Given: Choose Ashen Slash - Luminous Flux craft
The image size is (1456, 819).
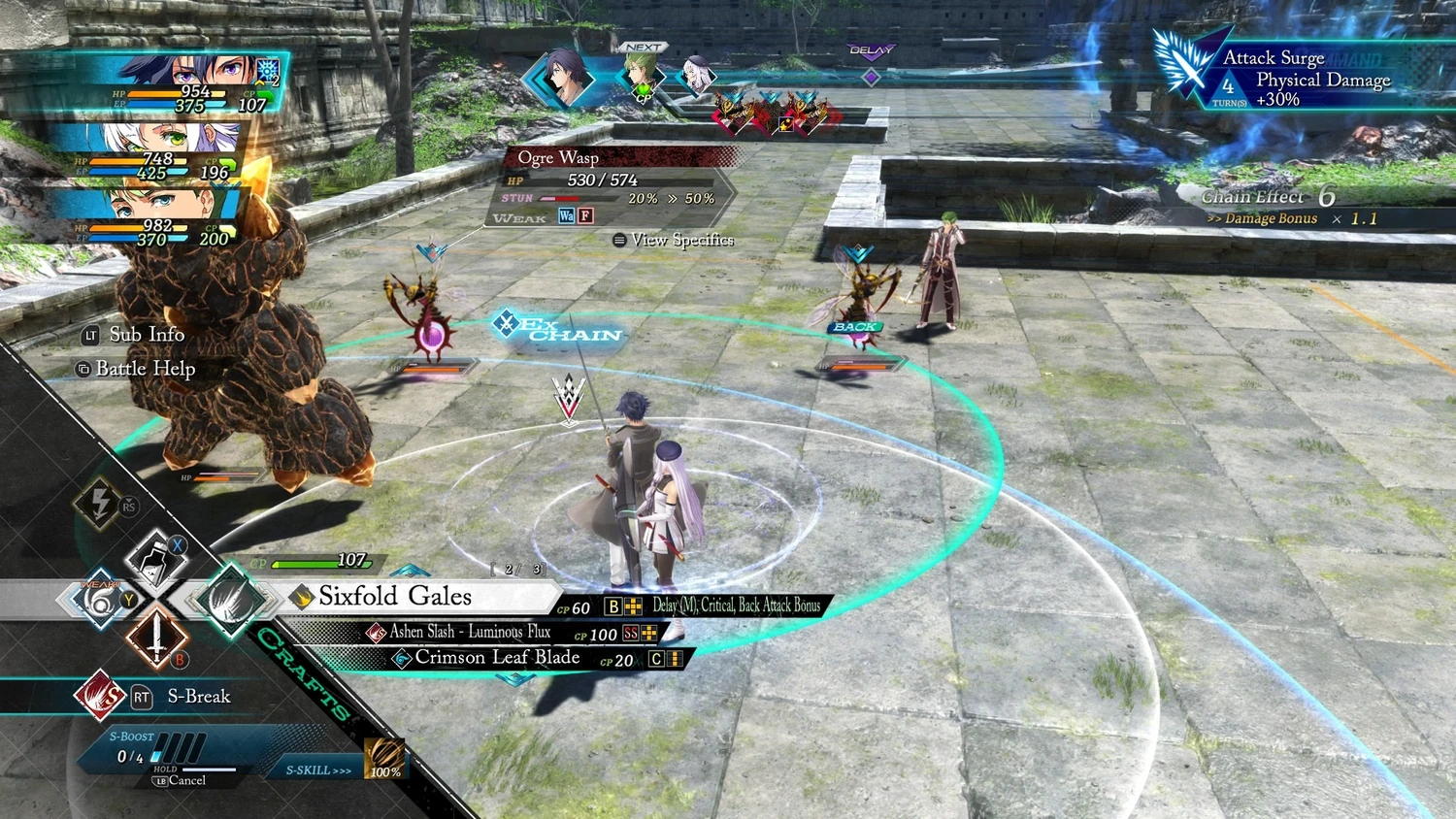Looking at the screenshot, I should pyautogui.click(x=470, y=633).
